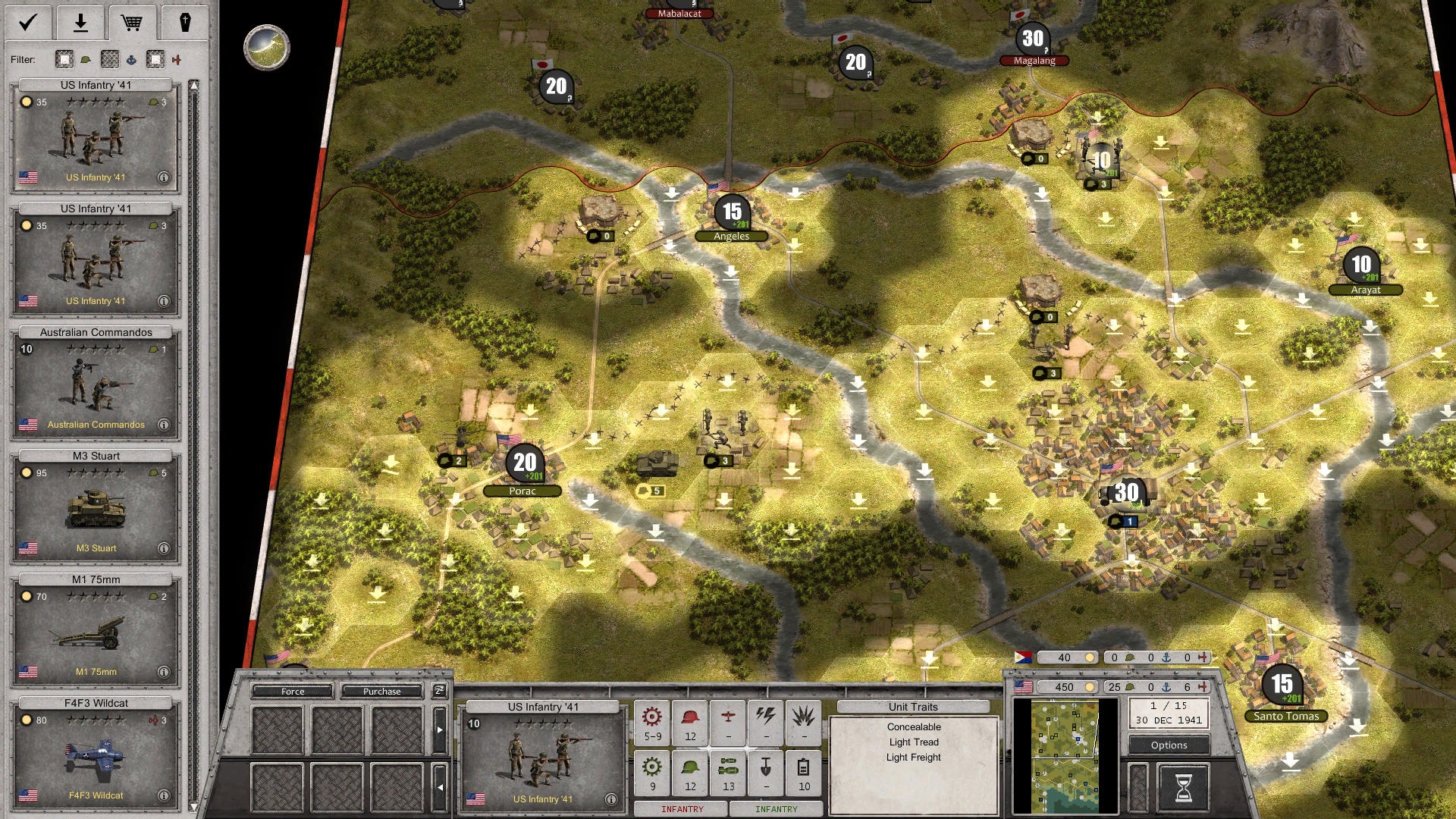Screen dimensions: 1456x819
Task: Show info for the M3 Stuart
Action: coord(163,548)
